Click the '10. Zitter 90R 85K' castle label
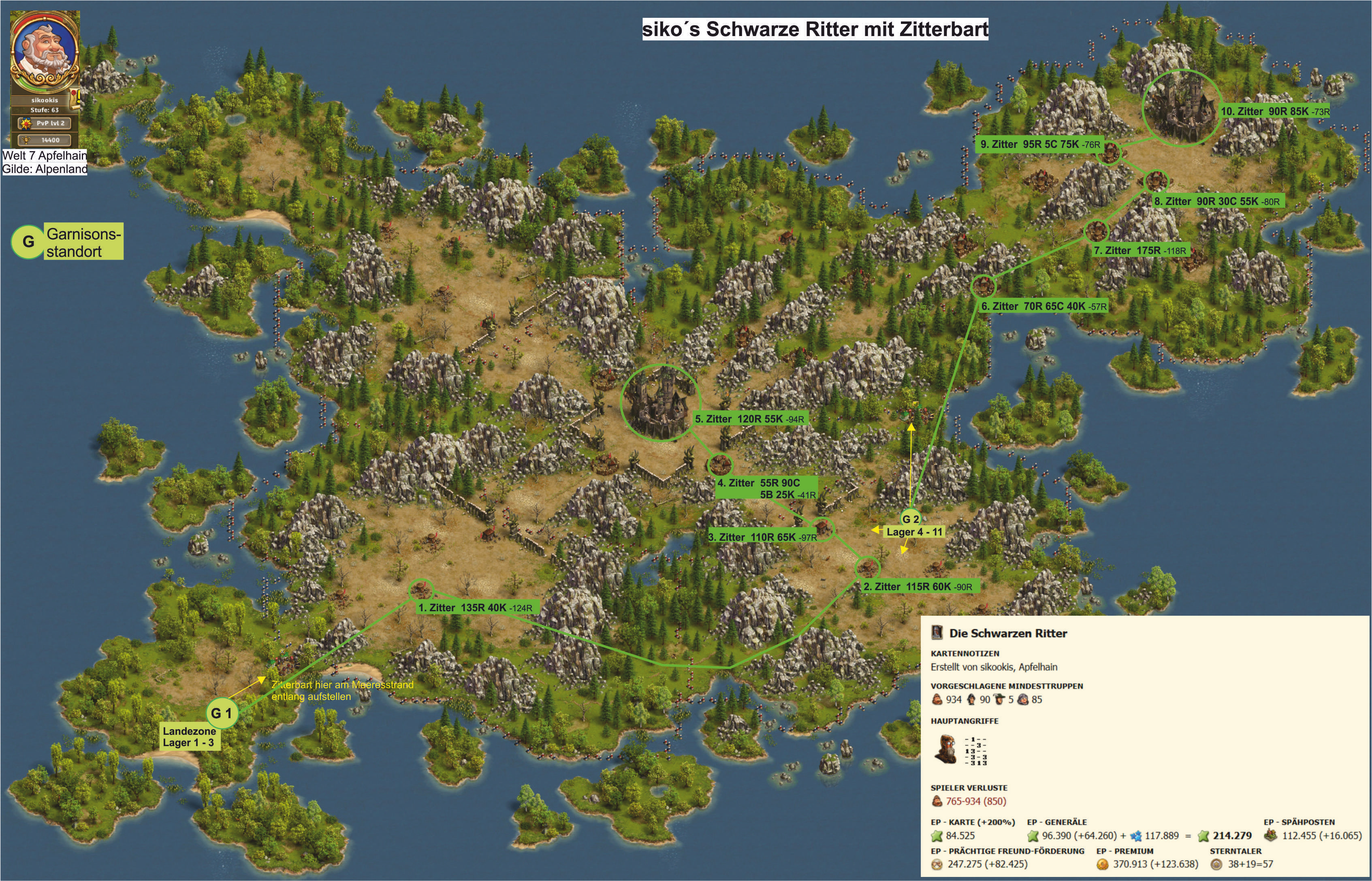Image resolution: width=1372 pixels, height=881 pixels. click(1275, 111)
